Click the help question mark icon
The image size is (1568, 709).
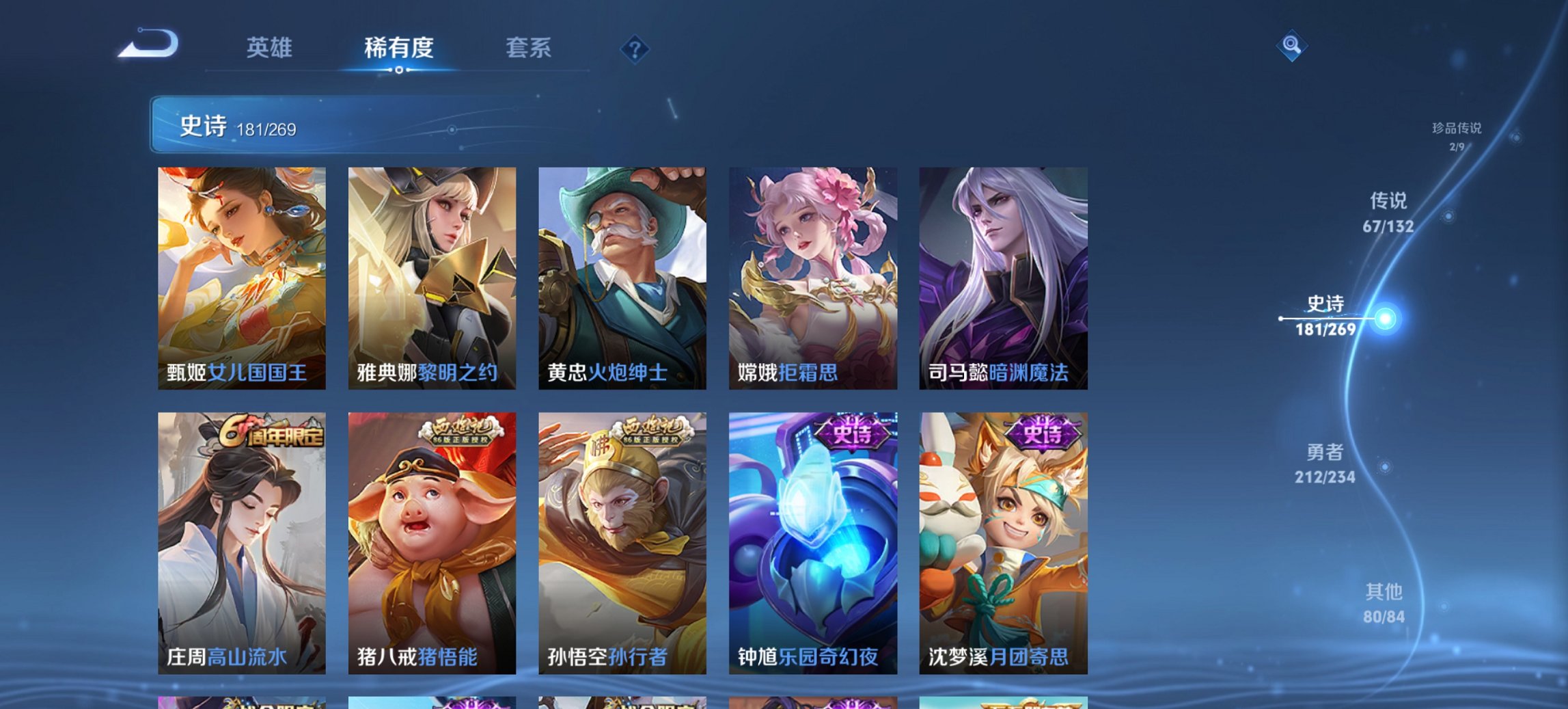click(x=634, y=48)
